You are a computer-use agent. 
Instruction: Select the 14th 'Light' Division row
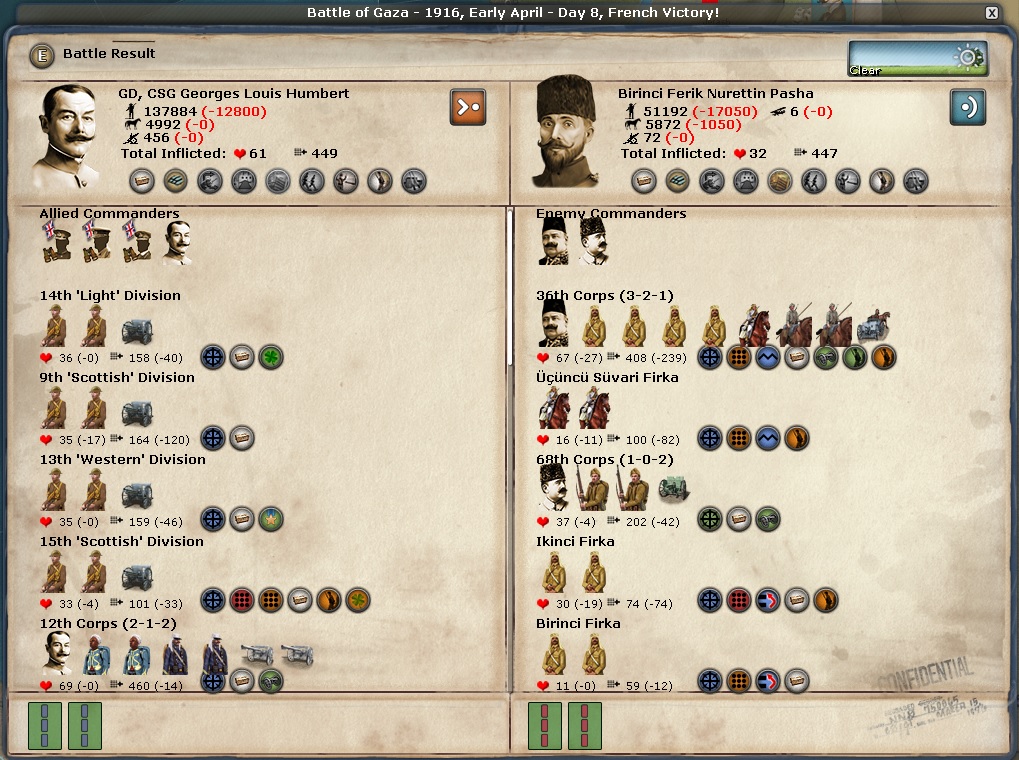pos(110,296)
